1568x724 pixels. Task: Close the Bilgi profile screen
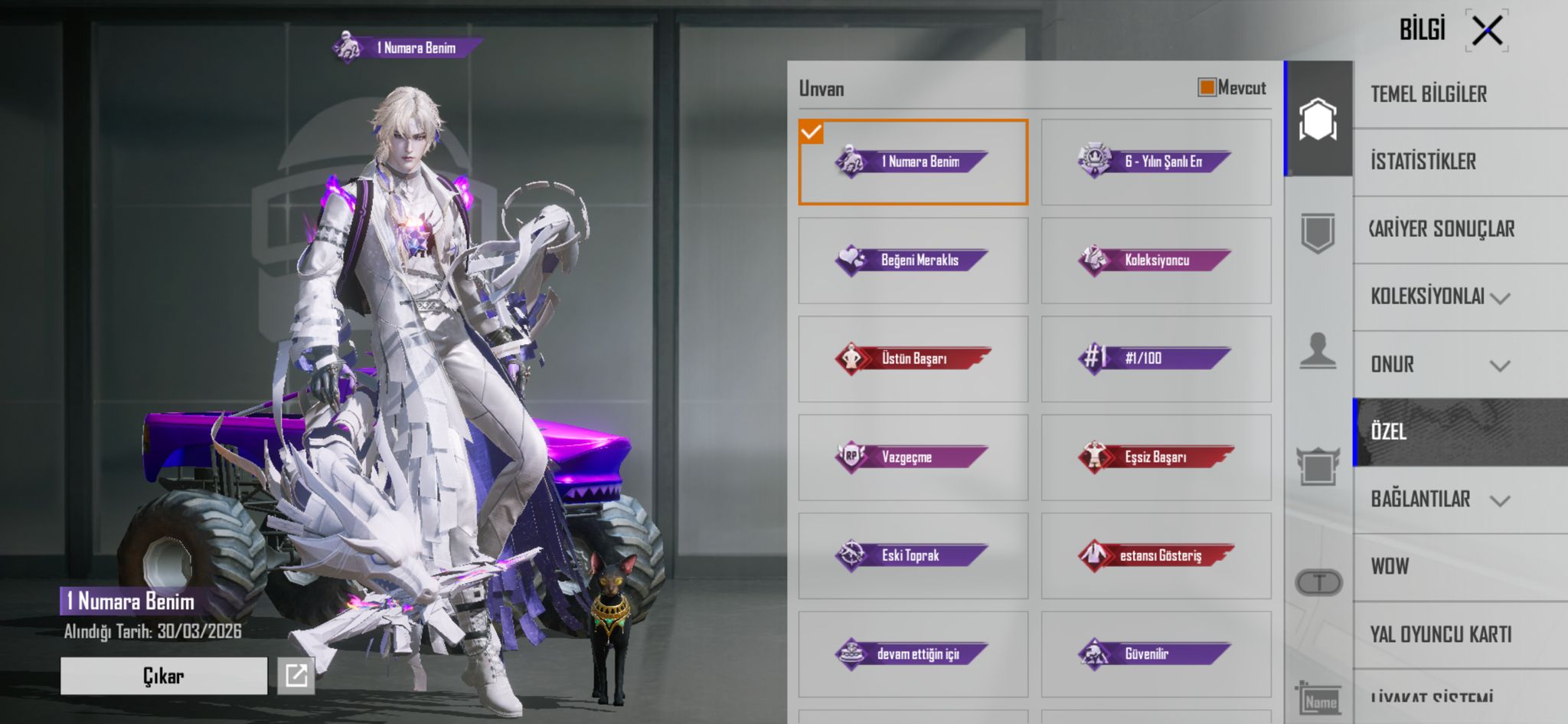pyautogui.click(x=1487, y=31)
